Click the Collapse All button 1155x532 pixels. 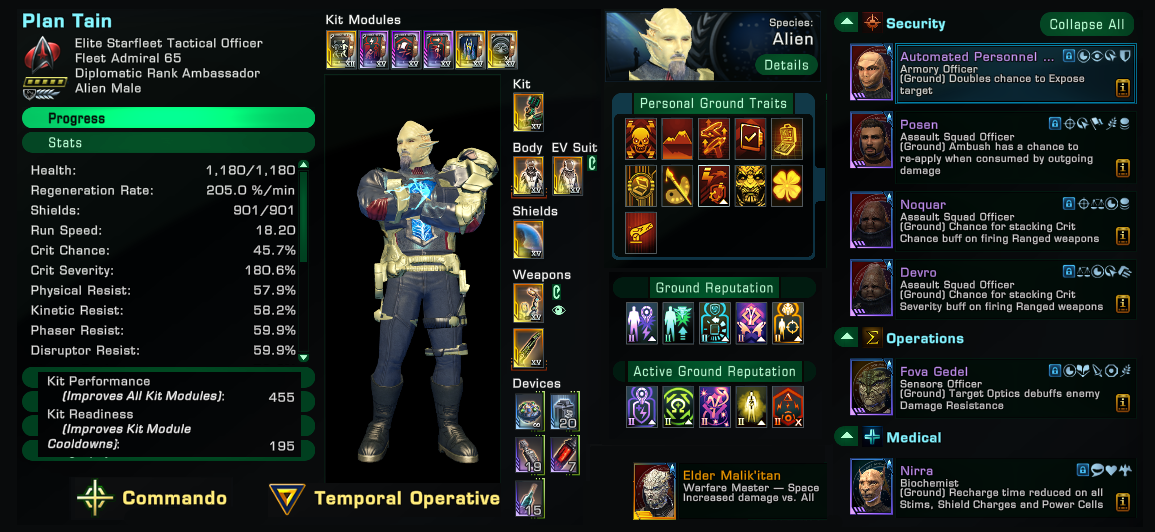click(1087, 24)
